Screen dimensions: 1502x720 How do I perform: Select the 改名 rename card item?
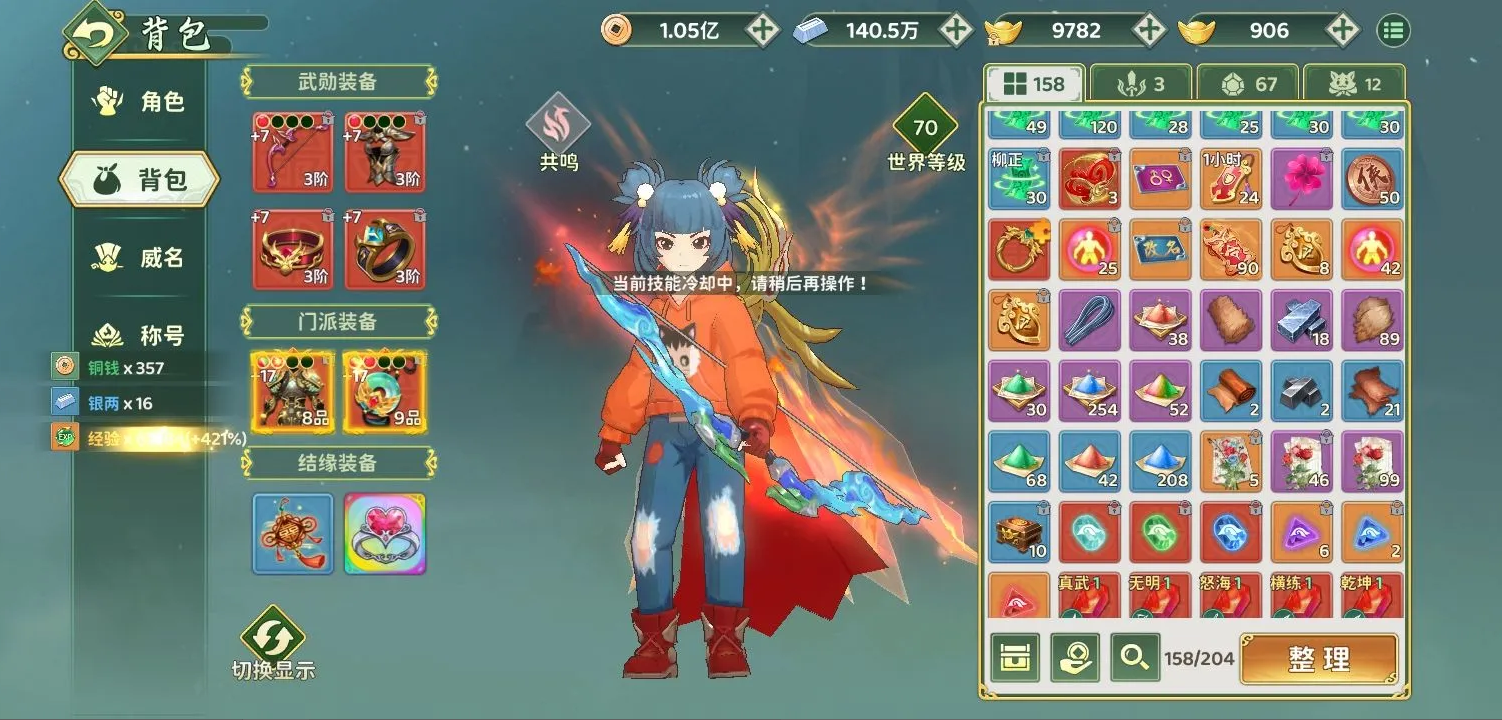1160,249
